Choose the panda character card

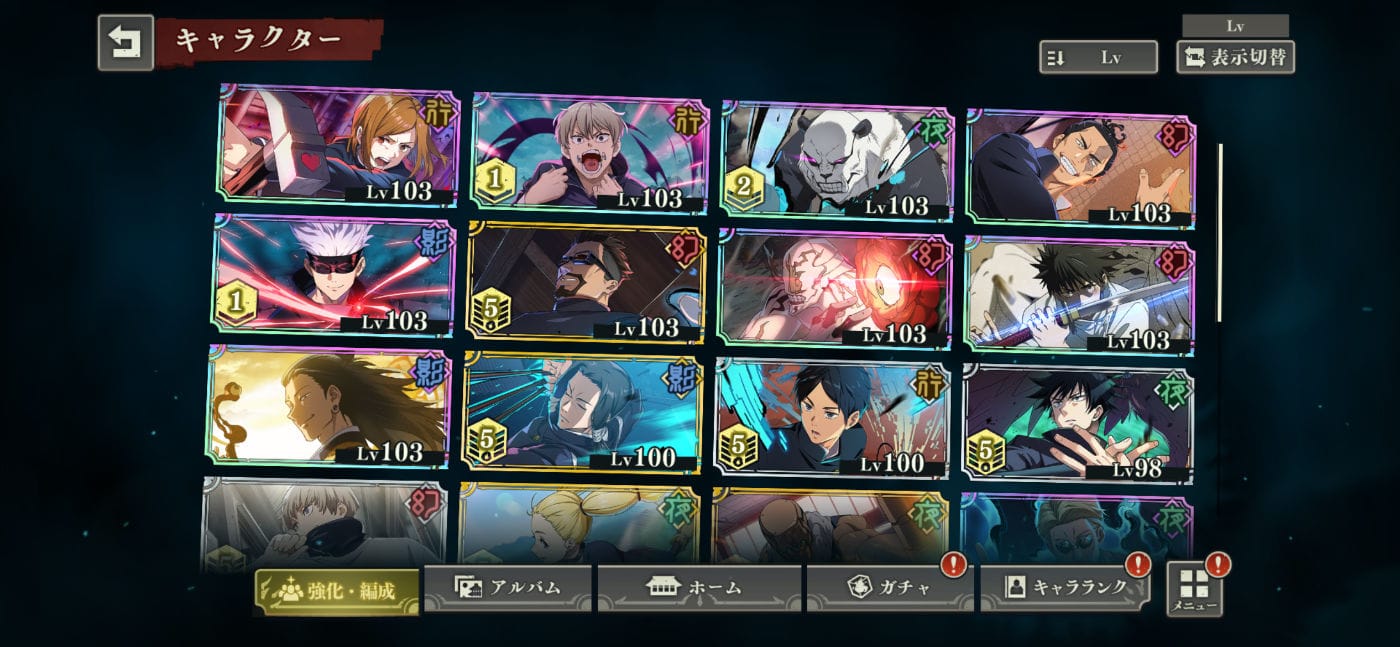pos(836,160)
